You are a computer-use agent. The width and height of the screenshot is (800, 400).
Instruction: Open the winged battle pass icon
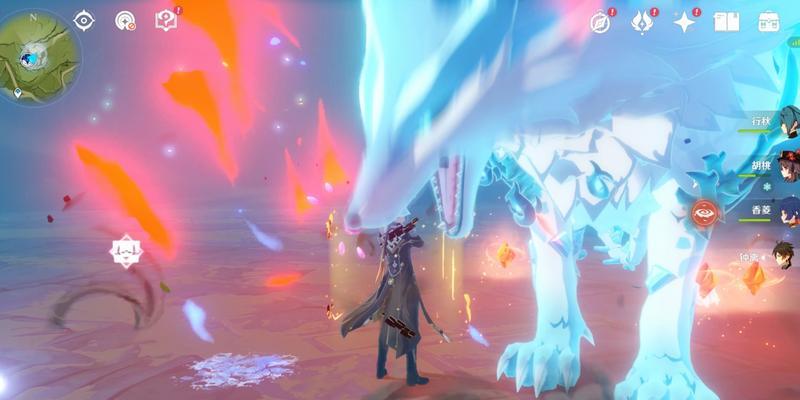[641, 22]
